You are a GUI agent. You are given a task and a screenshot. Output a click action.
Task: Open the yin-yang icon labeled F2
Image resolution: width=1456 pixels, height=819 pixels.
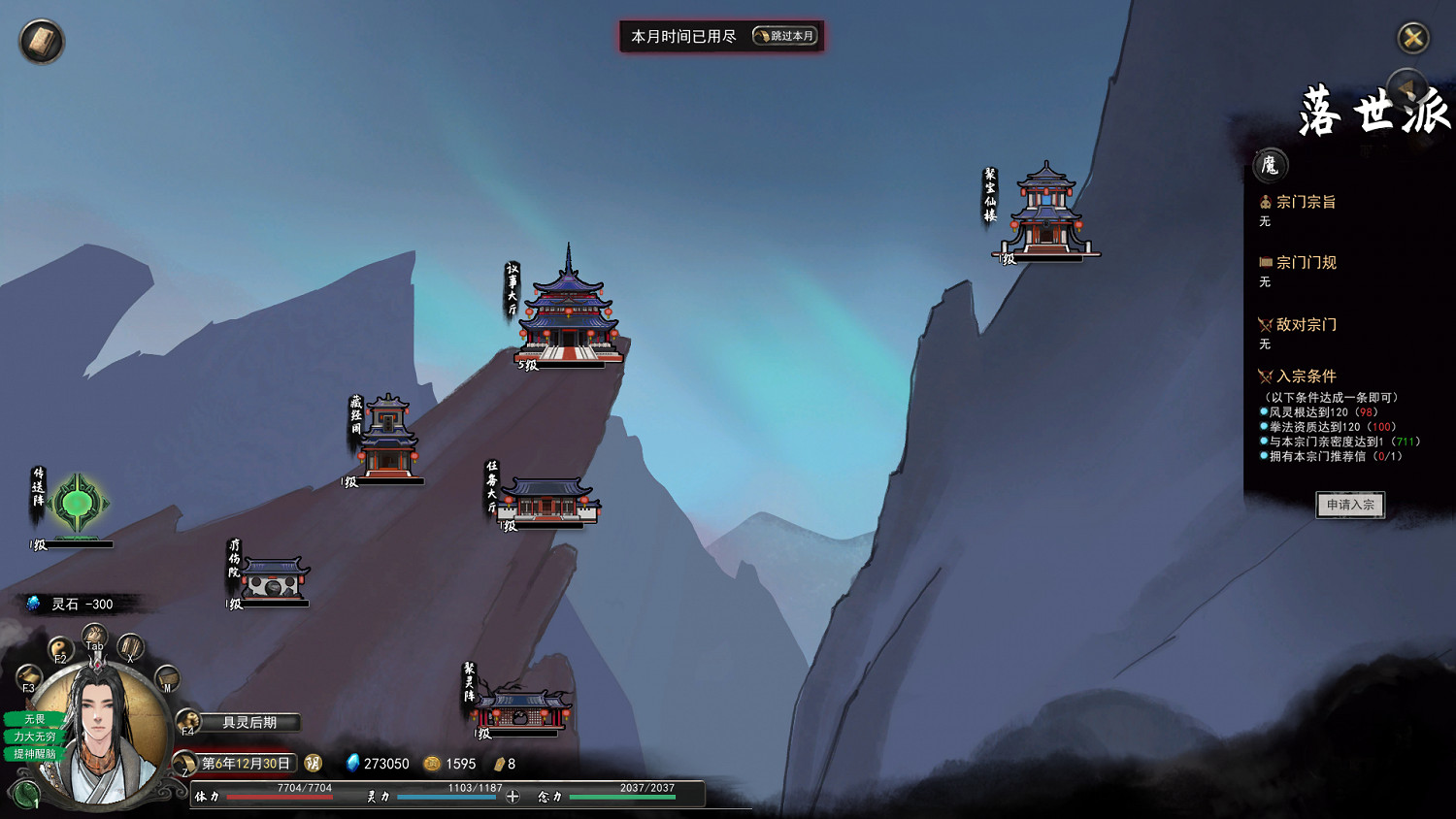pyautogui.click(x=61, y=648)
